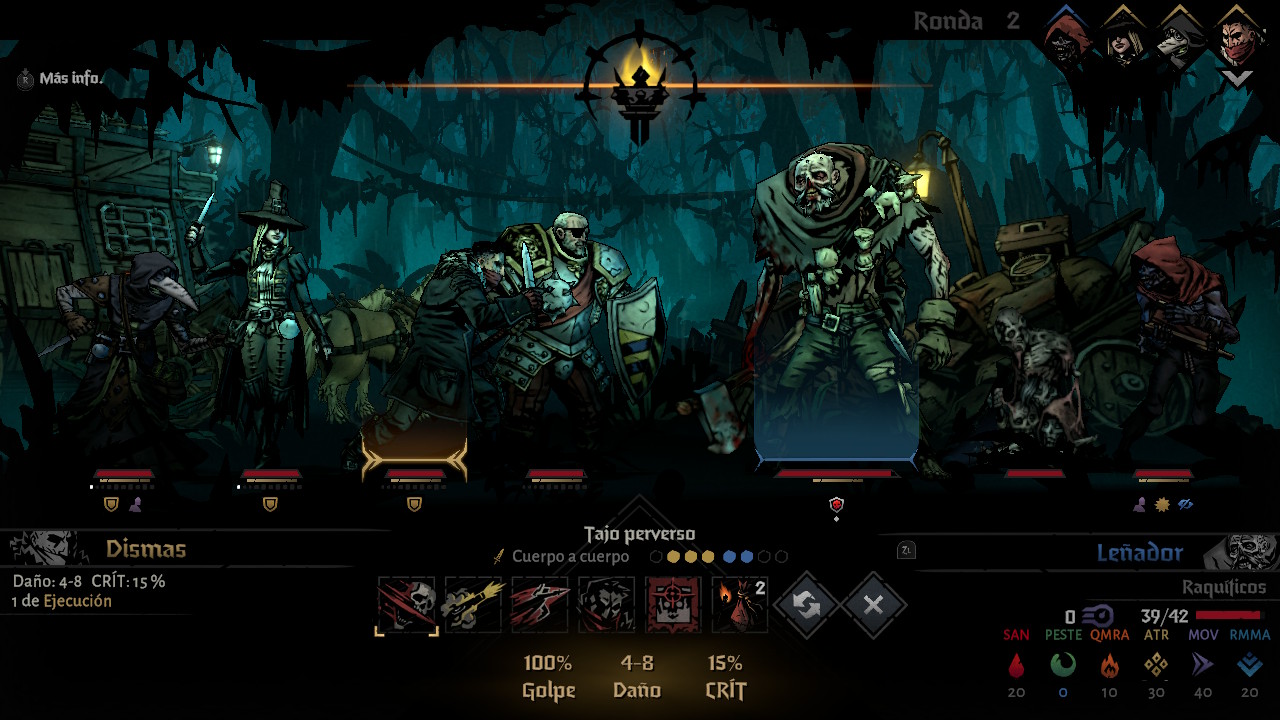Use the flaming pouch combat item
The image size is (1280, 720).
tap(740, 604)
